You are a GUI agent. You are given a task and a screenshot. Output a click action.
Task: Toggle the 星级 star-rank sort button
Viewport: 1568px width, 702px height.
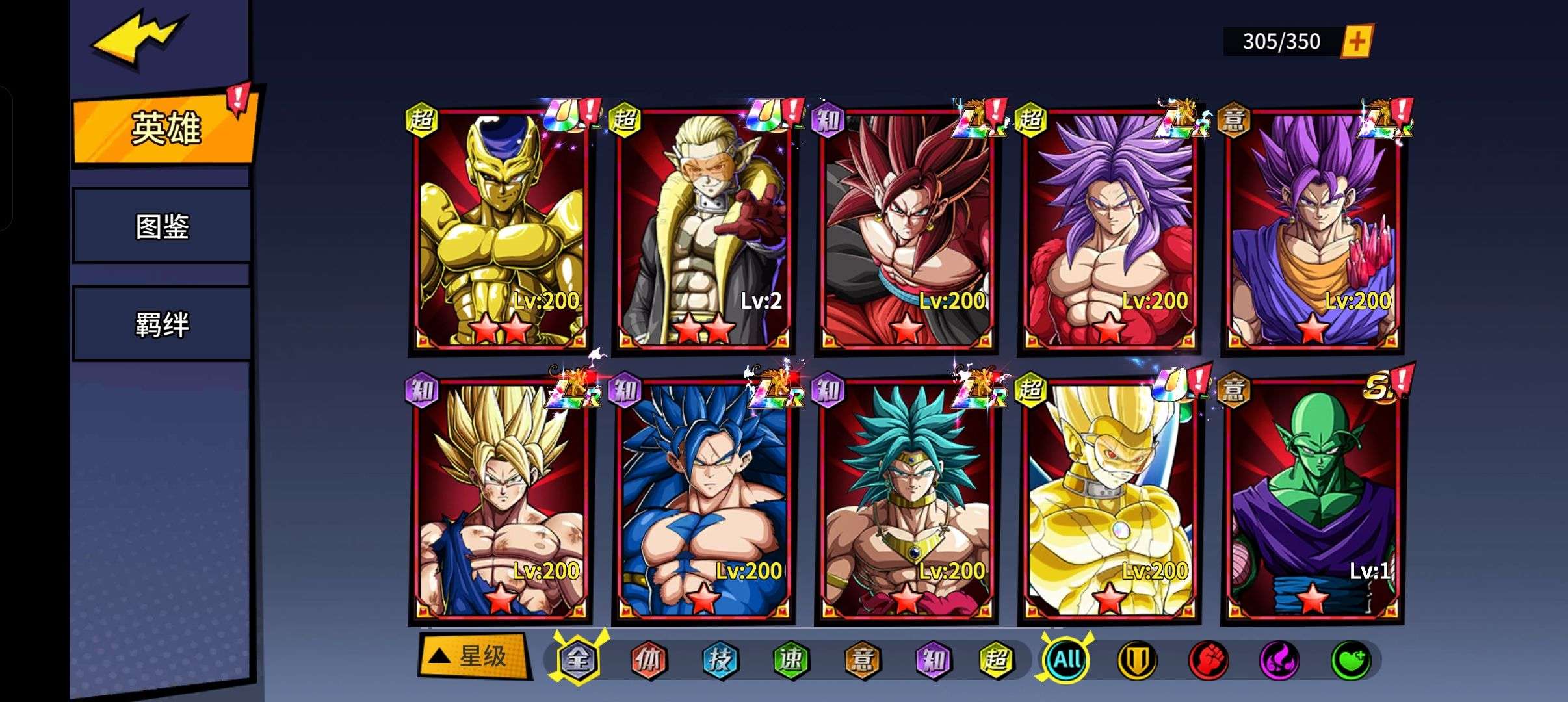click(x=473, y=656)
